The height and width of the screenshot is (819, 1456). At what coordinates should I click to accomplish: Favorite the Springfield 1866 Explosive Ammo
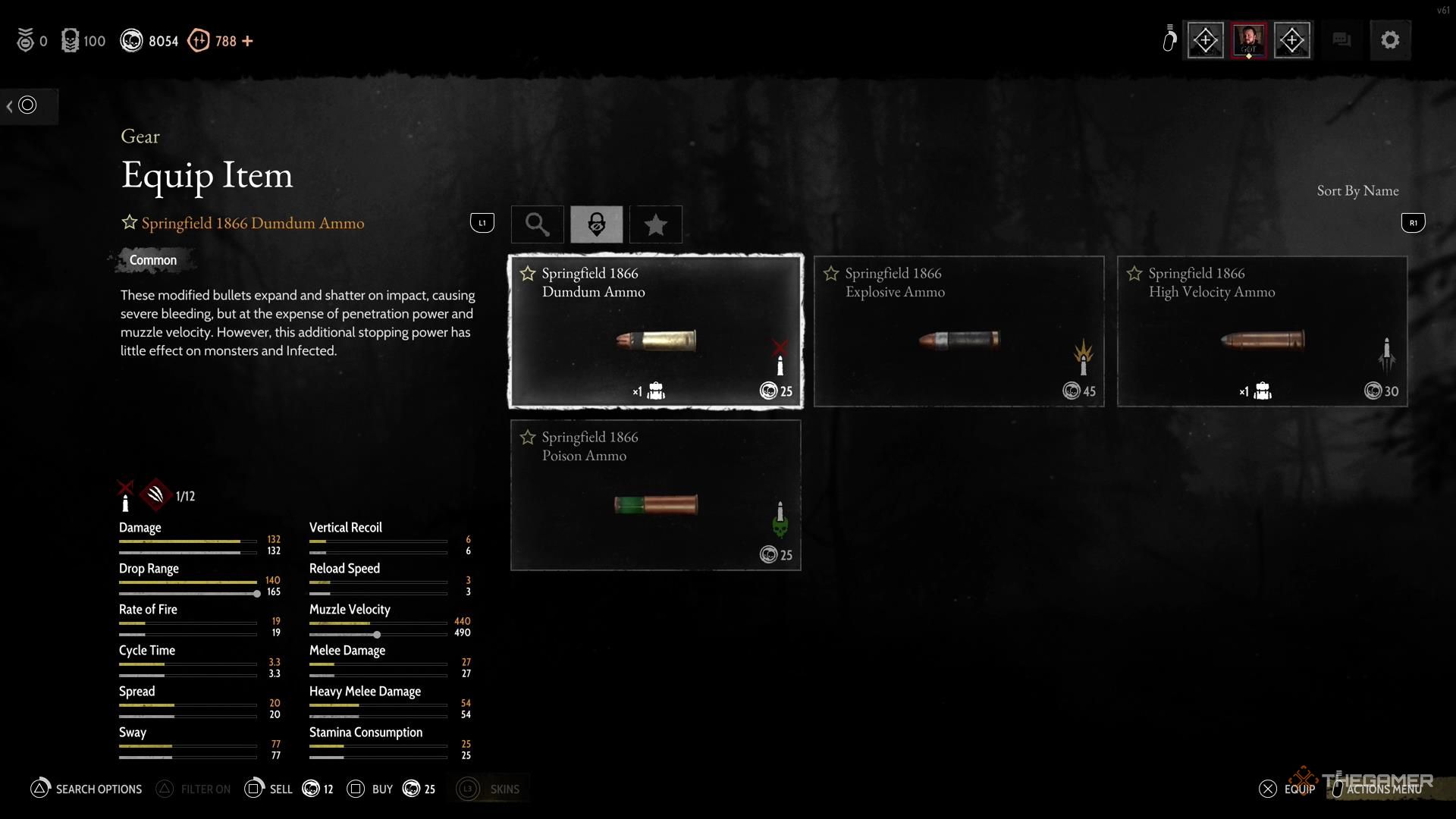(830, 273)
